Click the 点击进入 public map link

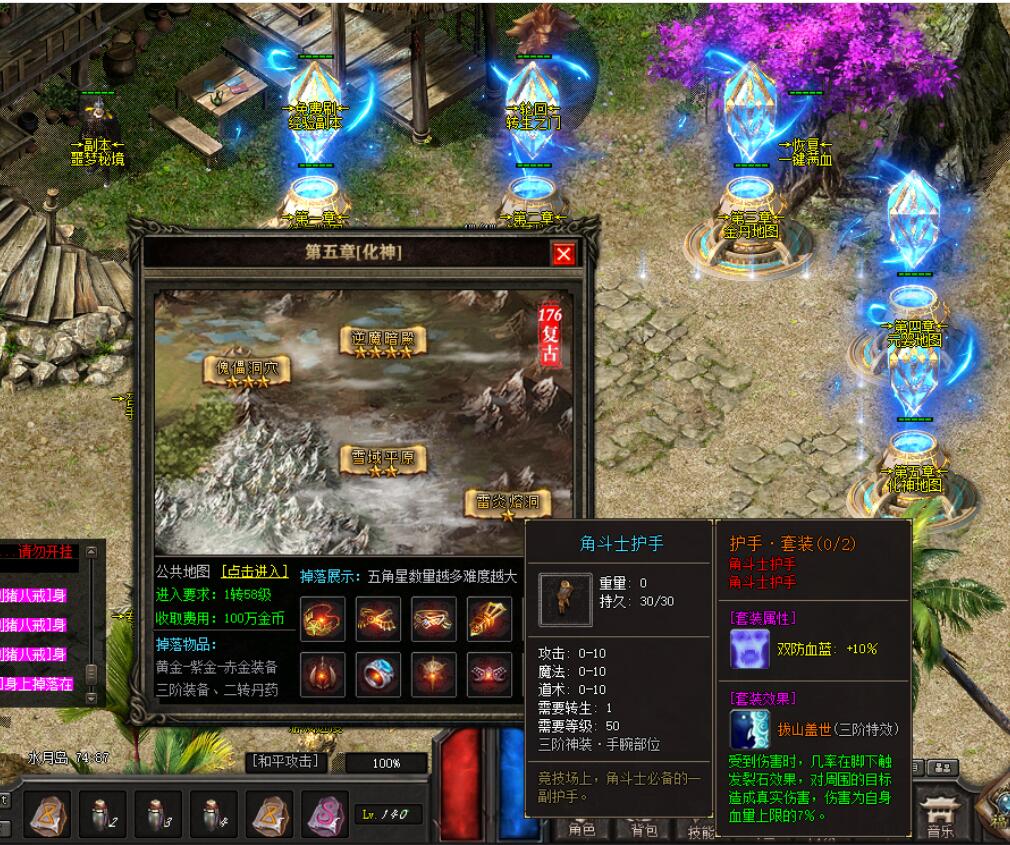click(x=254, y=572)
